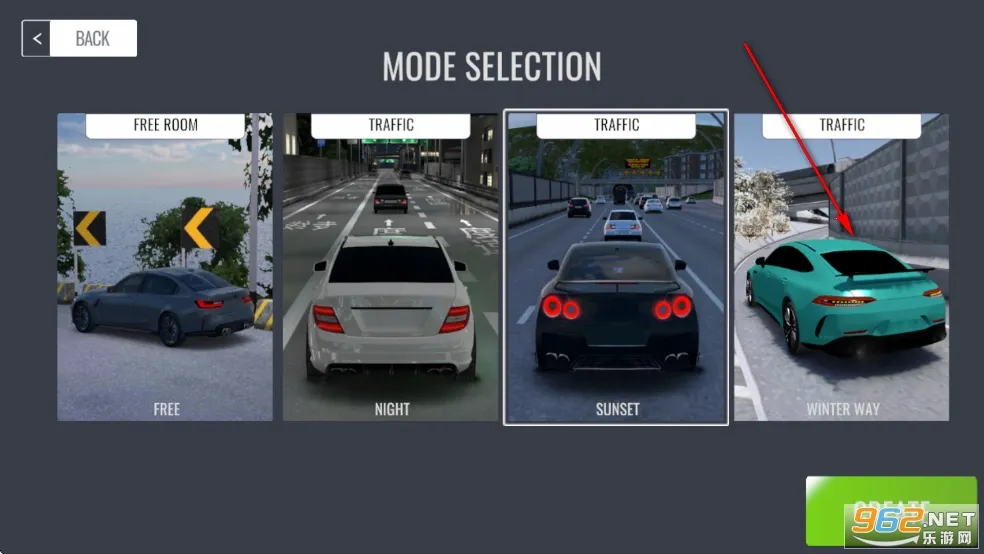Select the Free Room mode card
This screenshot has height=554, width=984.
[x=165, y=267]
